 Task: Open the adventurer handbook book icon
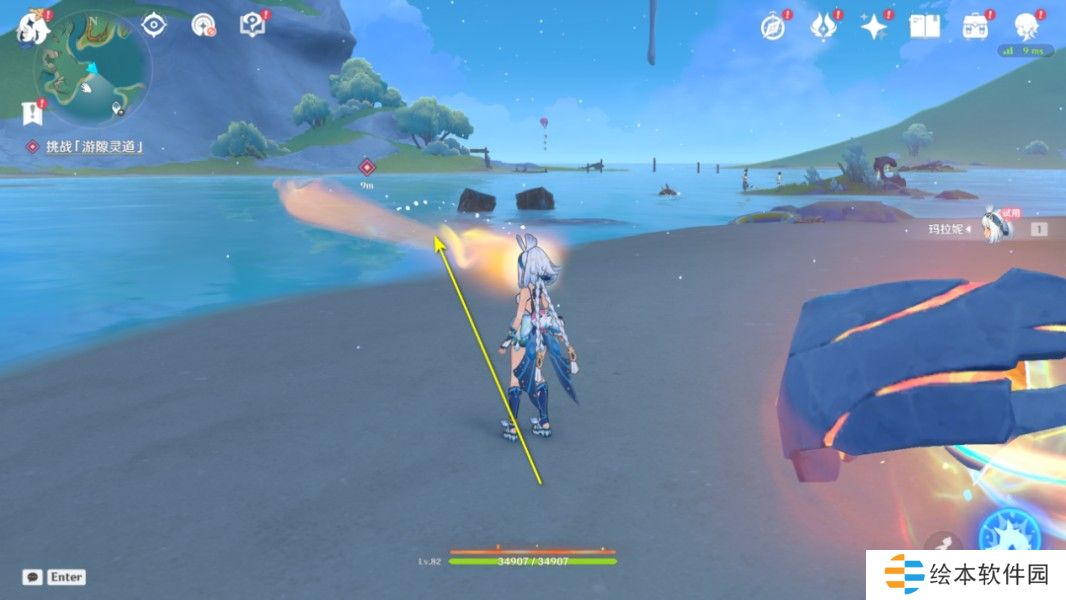tap(924, 27)
